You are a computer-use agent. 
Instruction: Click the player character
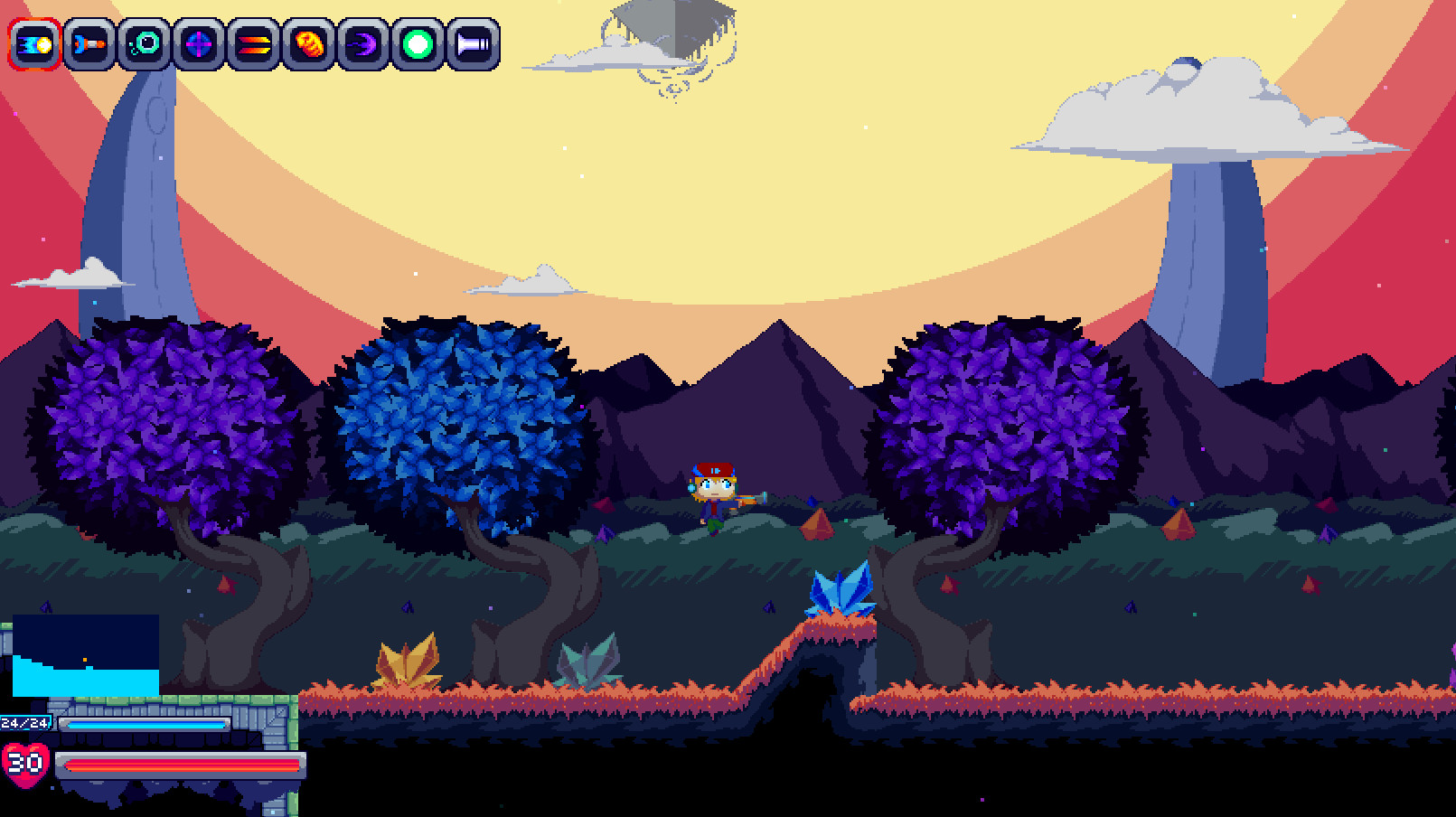712,495
